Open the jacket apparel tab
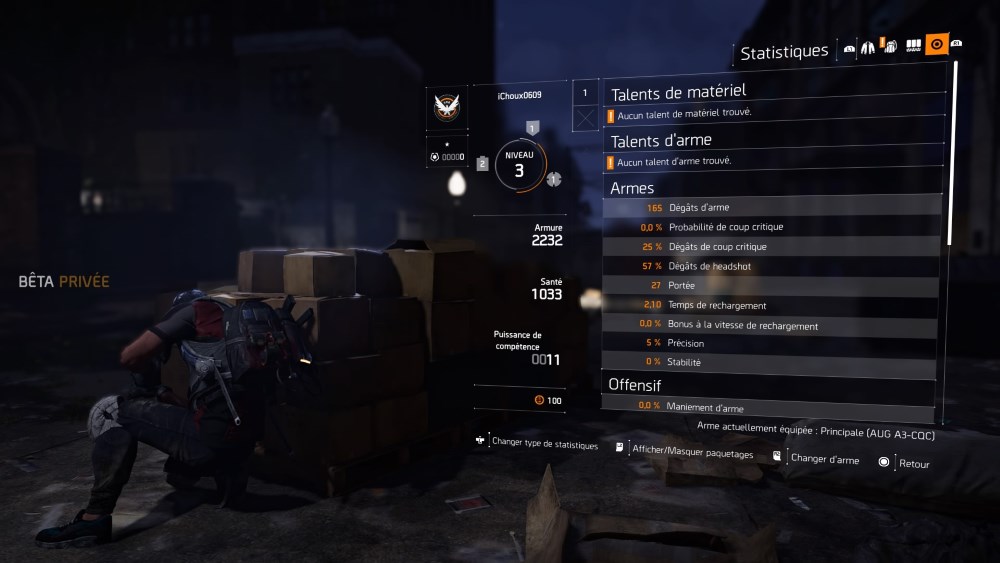 [867, 46]
